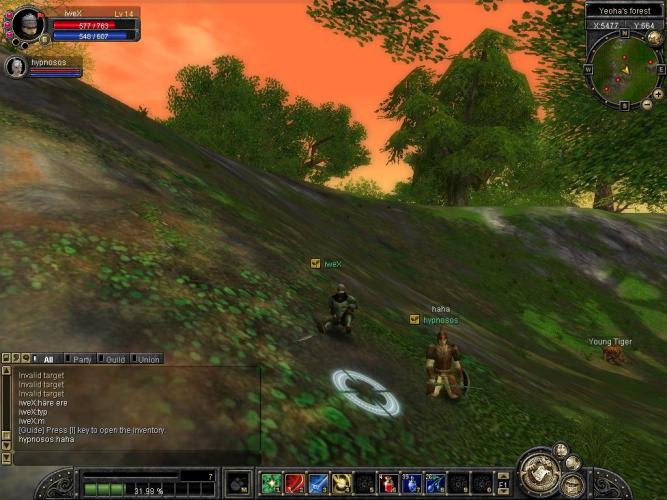Zoom out the minimap with minus button

(x=646, y=104)
